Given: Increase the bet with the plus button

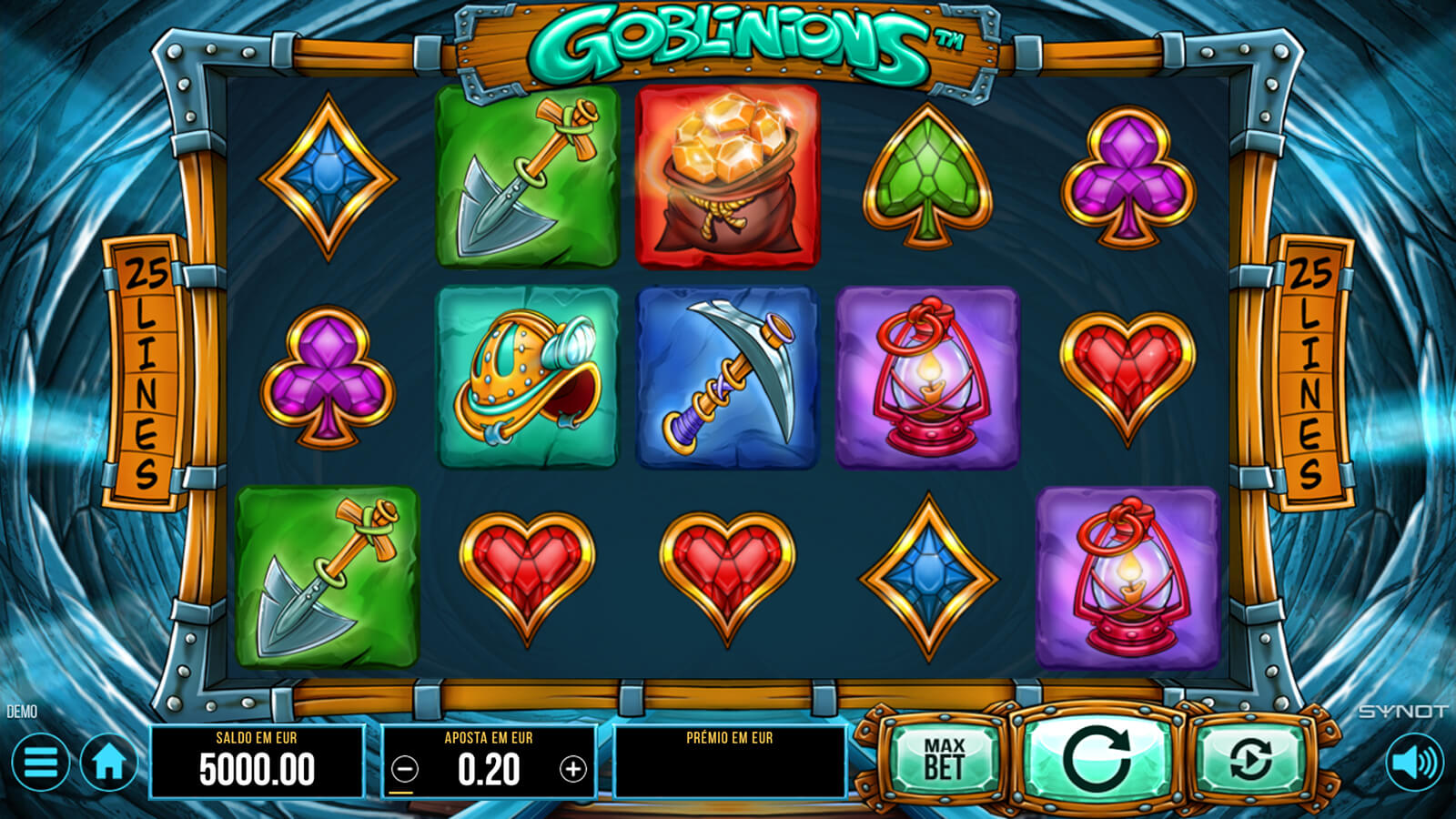Looking at the screenshot, I should click(572, 770).
